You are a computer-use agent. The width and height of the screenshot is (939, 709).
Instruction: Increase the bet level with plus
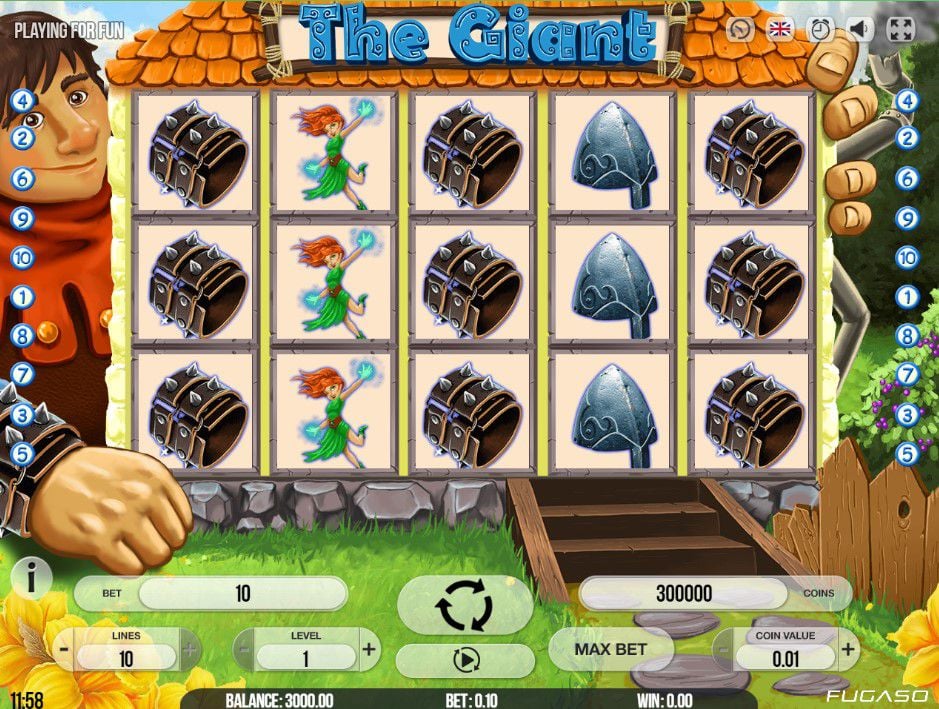(x=369, y=650)
